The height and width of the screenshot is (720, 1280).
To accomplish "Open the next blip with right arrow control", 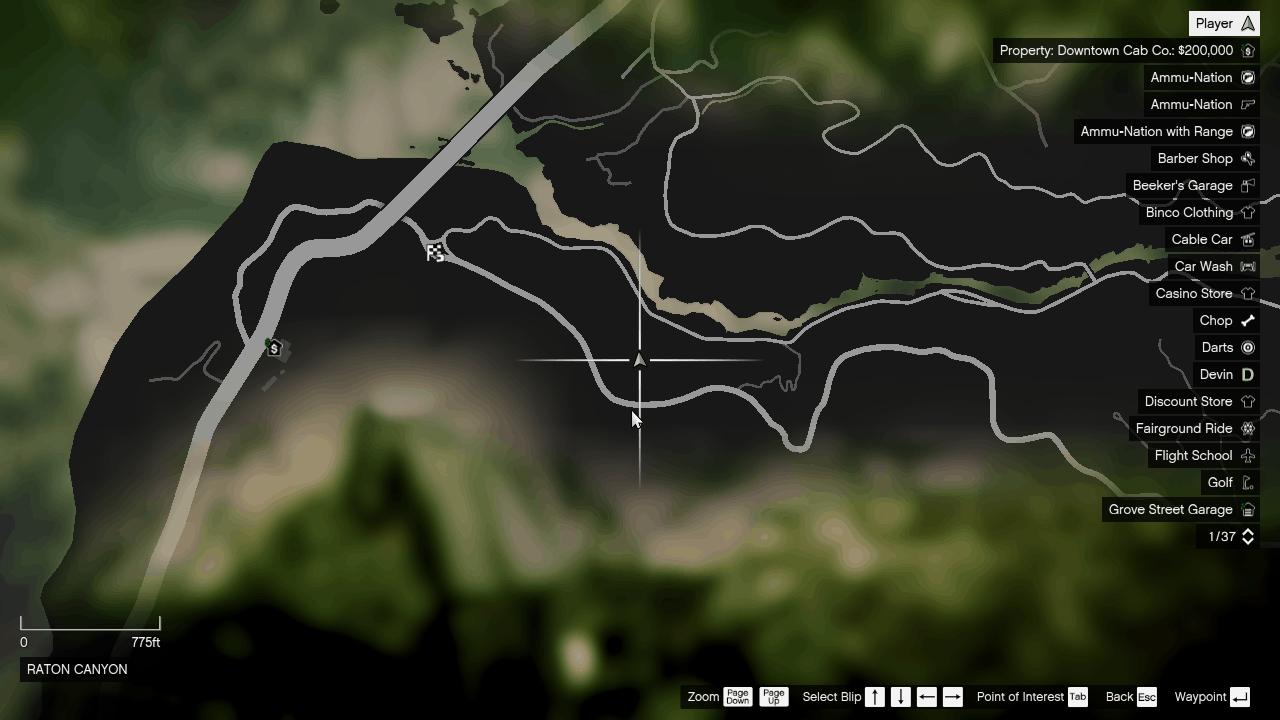I will click(951, 697).
